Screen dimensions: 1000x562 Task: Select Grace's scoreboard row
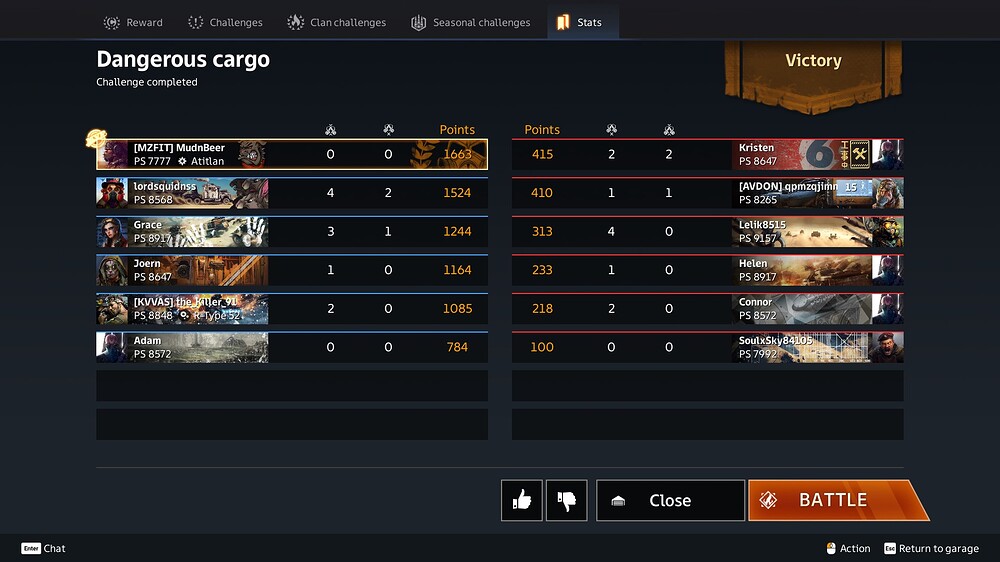[291, 231]
